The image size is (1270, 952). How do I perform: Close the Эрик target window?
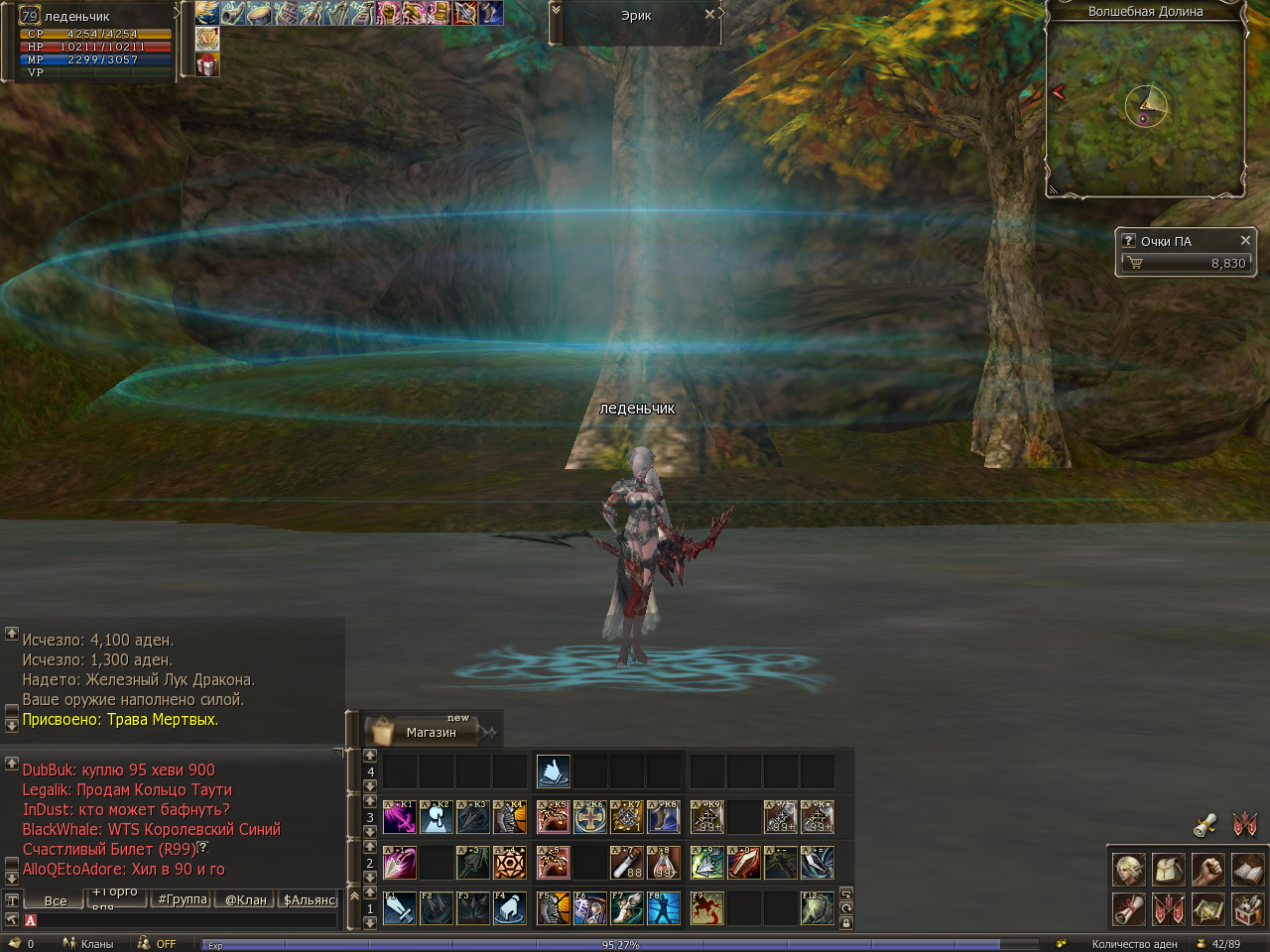pos(709,15)
